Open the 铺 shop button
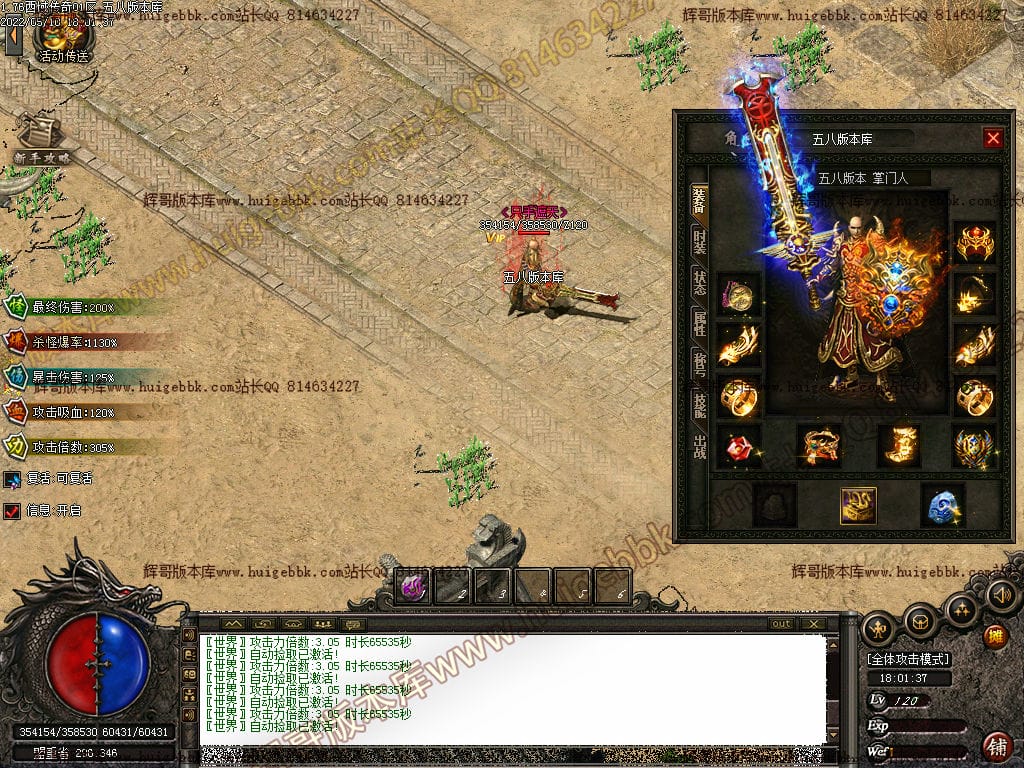The image size is (1024, 768). (996, 745)
